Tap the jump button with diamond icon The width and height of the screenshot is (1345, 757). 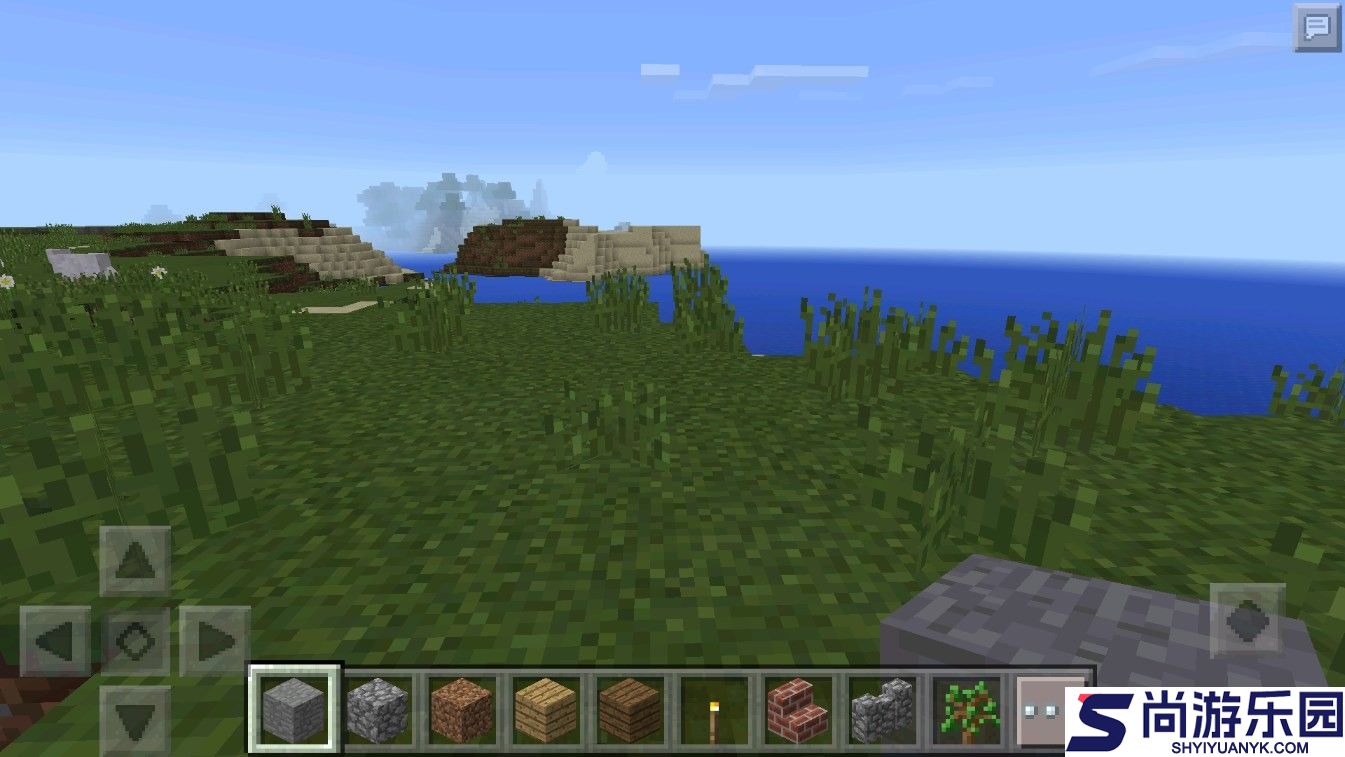coord(1246,621)
